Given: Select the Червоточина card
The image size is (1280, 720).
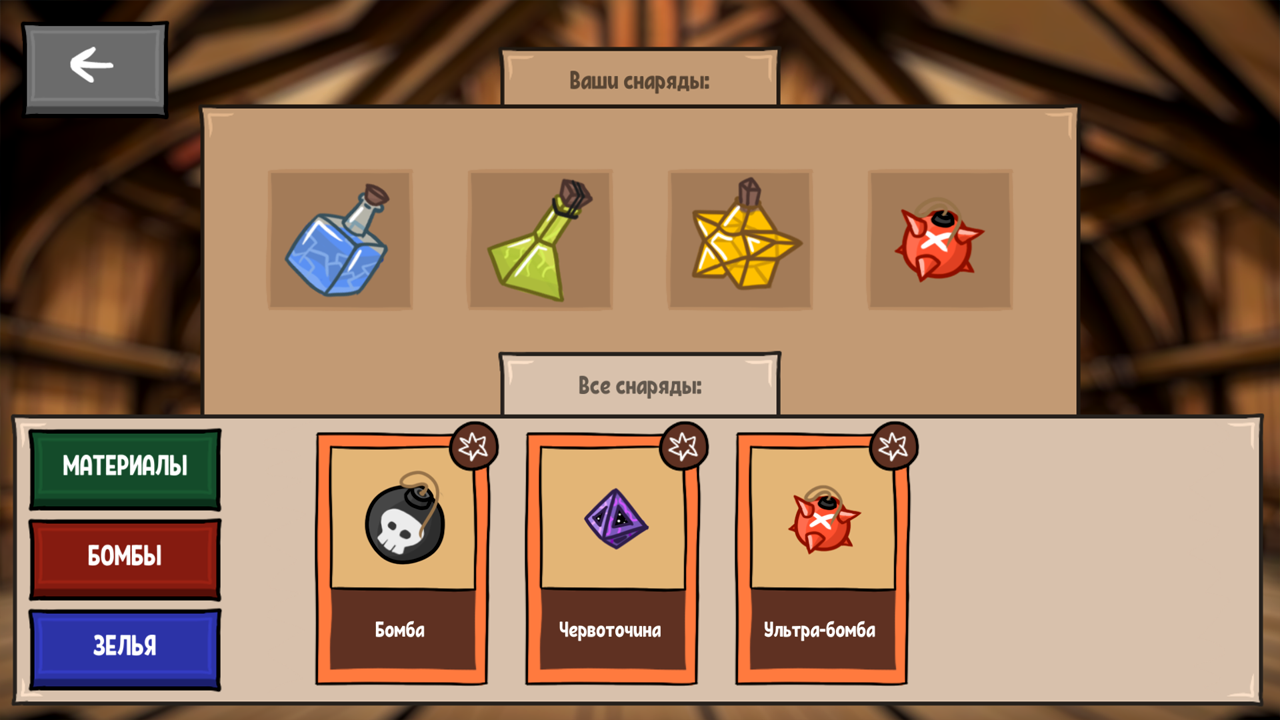Looking at the screenshot, I should click(x=611, y=560).
